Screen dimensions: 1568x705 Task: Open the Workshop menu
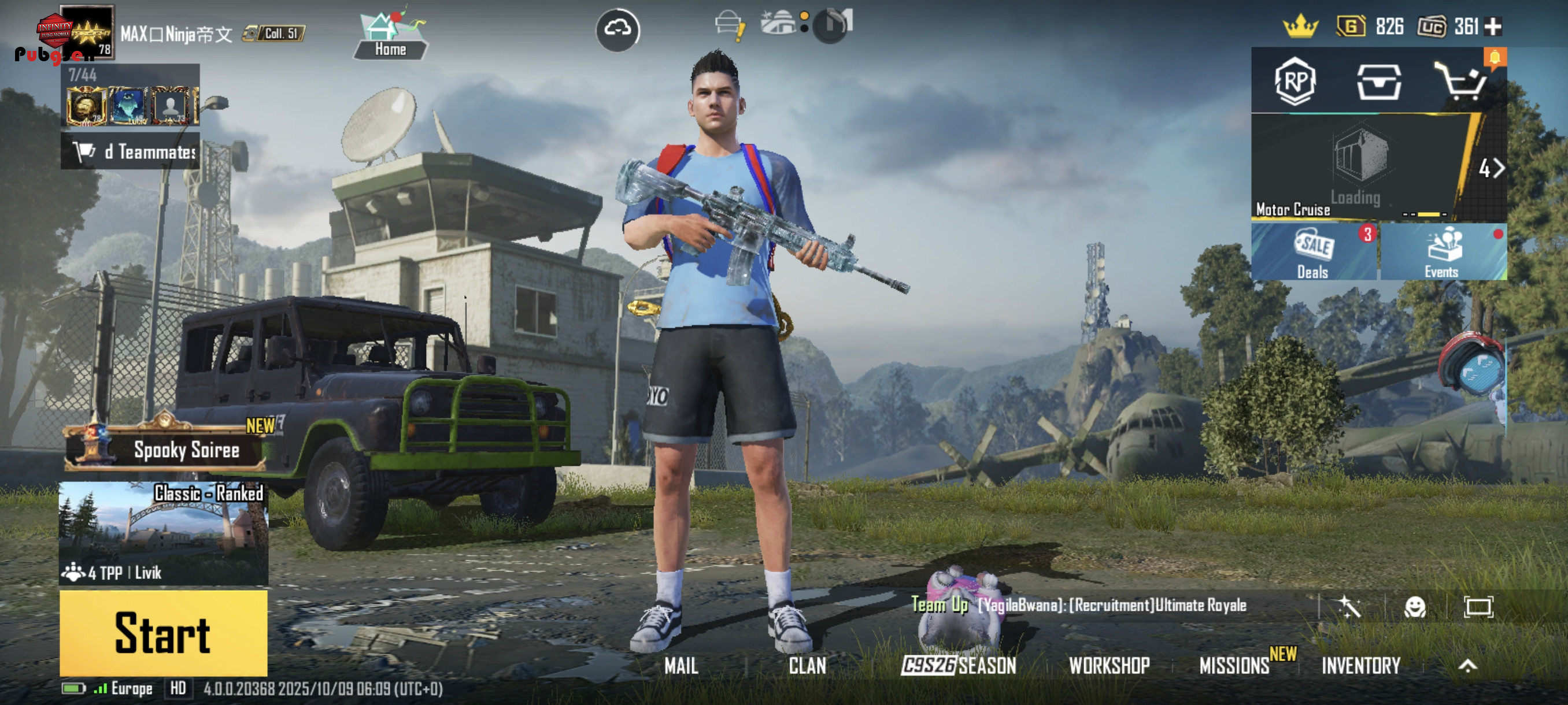[1109, 666]
